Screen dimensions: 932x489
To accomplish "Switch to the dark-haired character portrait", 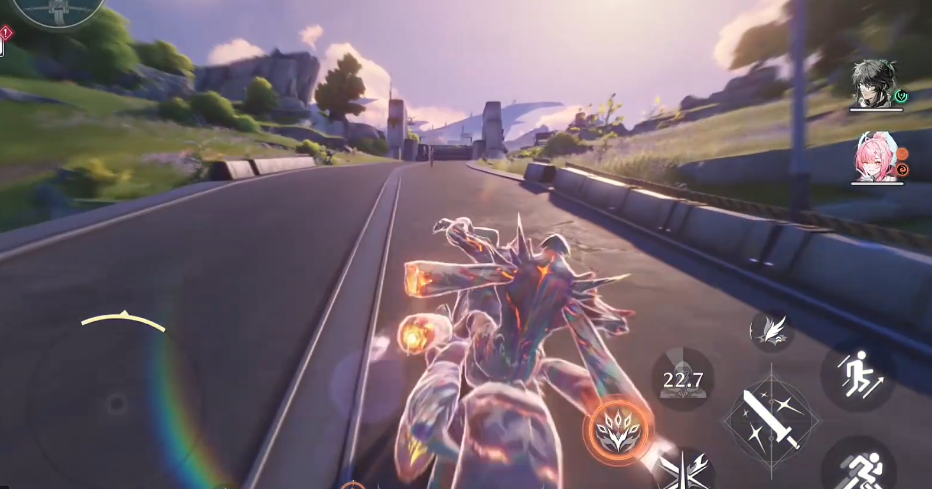I will [x=873, y=84].
